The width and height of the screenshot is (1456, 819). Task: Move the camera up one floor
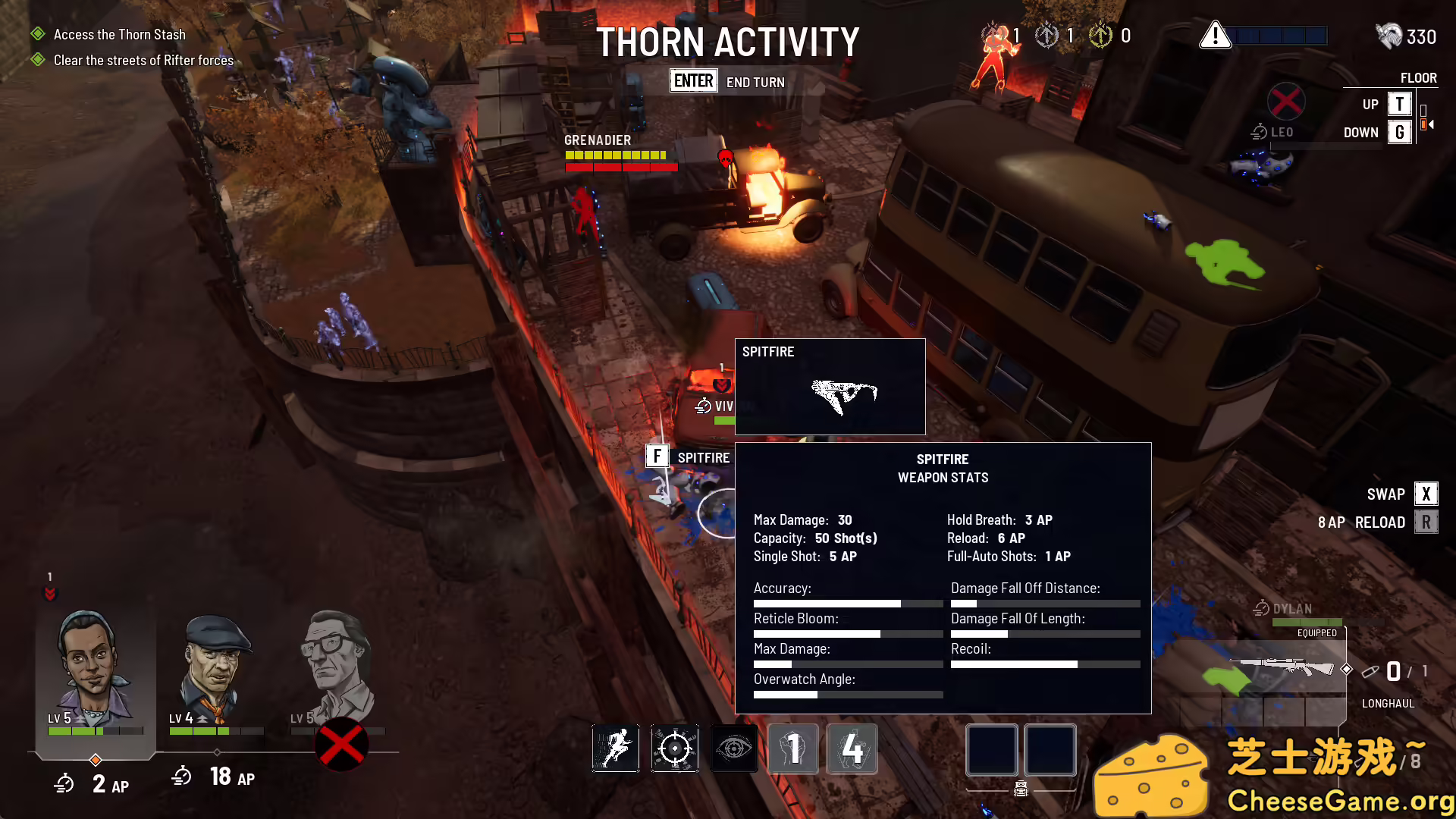[x=1399, y=104]
